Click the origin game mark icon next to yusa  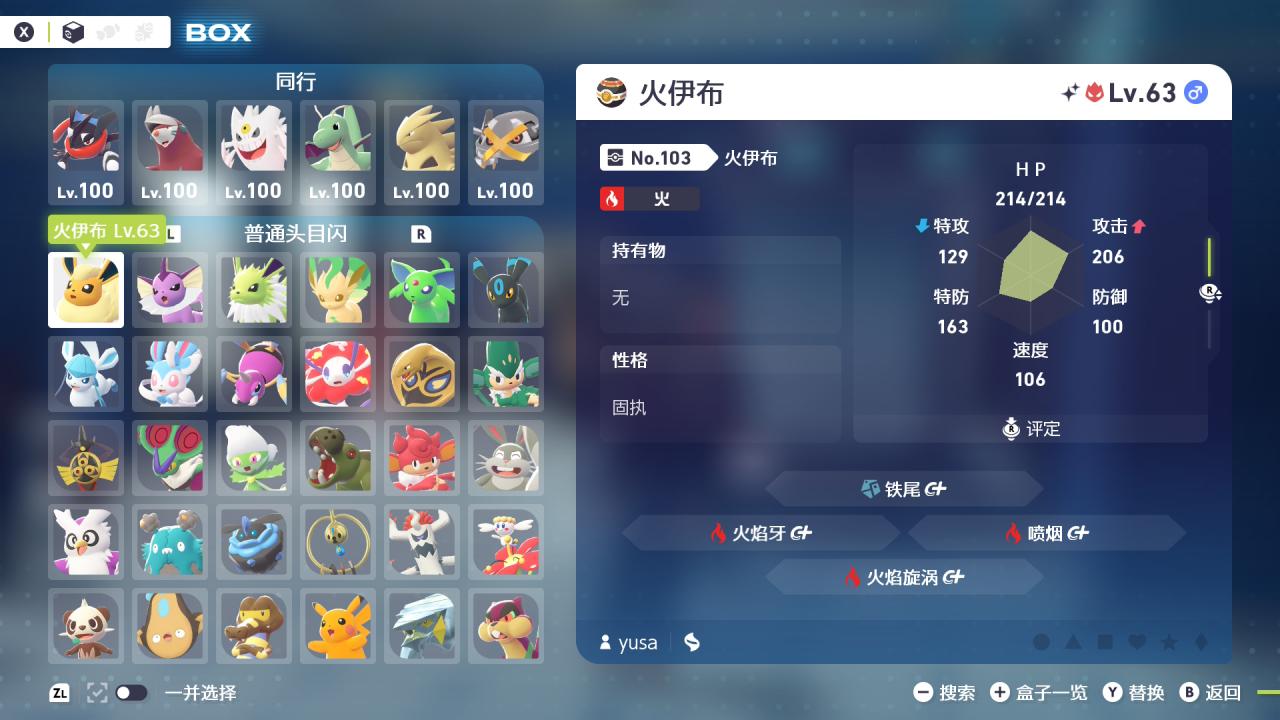click(692, 643)
